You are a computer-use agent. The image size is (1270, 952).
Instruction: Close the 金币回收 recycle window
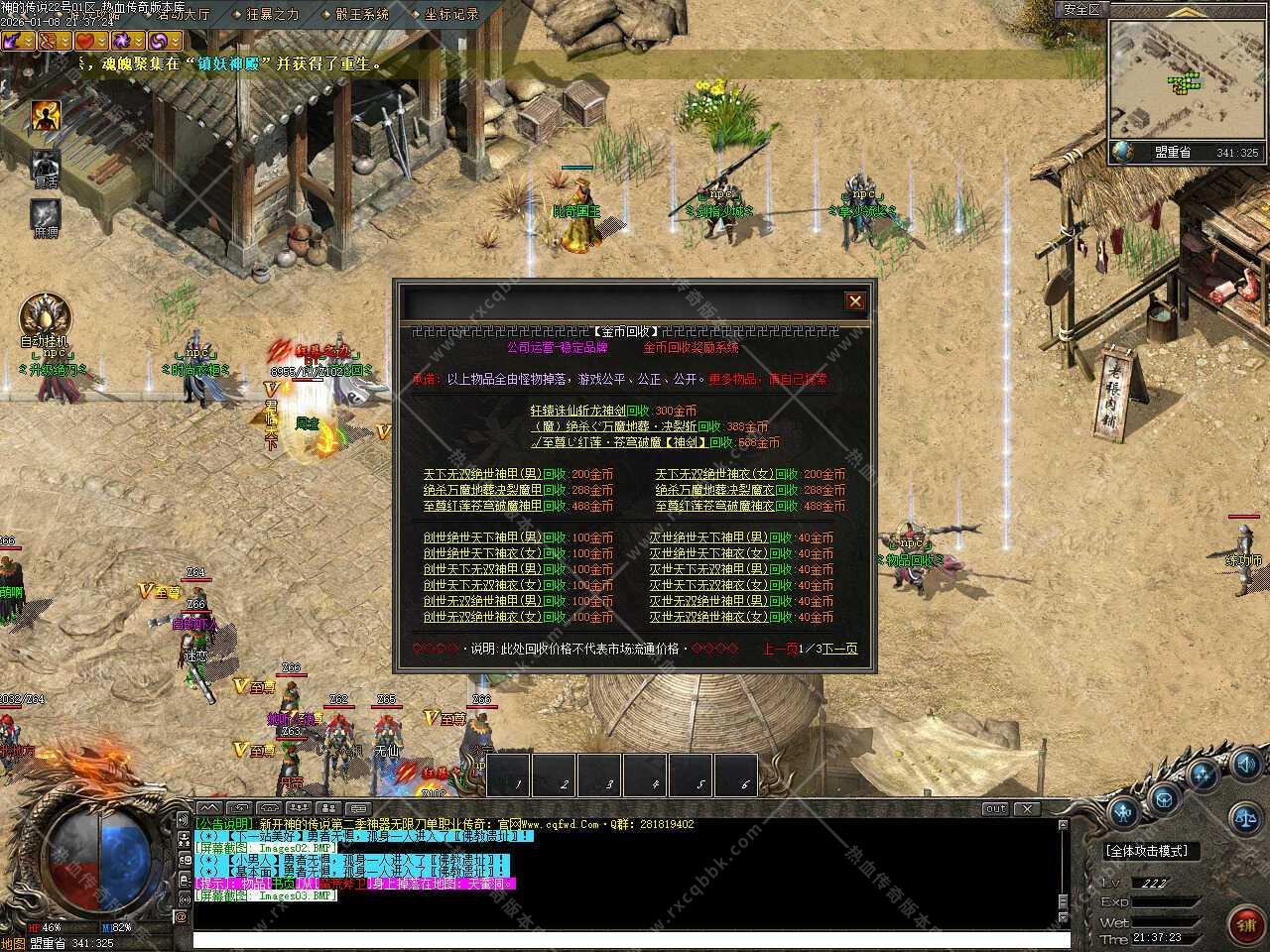click(854, 301)
